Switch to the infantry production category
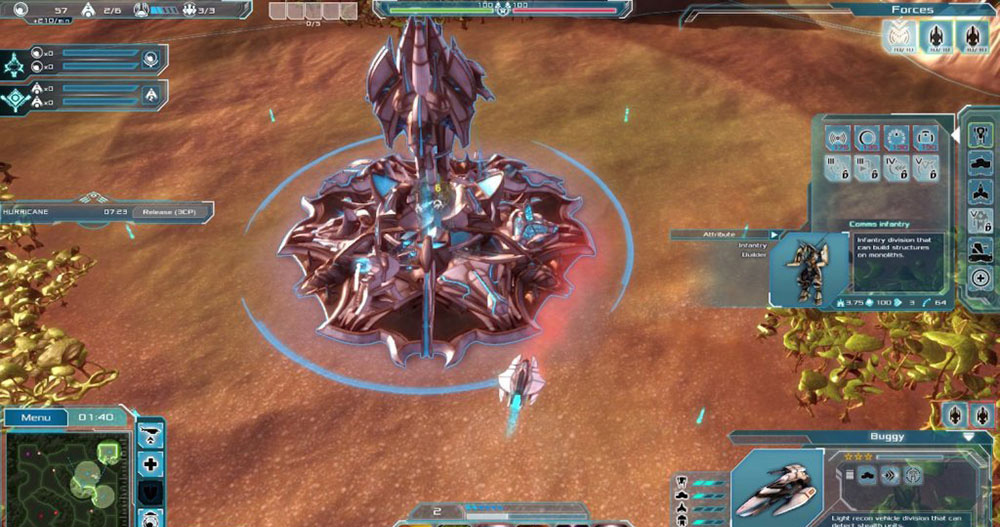Image resolution: width=1000 pixels, height=527 pixels. click(980, 134)
